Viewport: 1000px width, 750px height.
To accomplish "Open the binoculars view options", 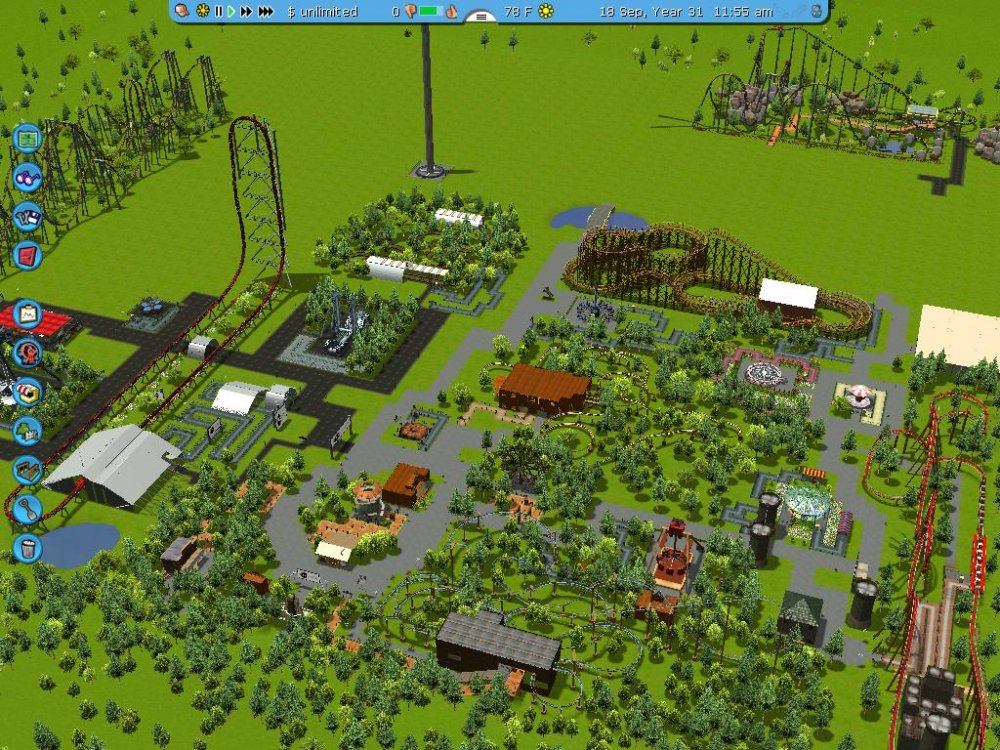I will pyautogui.click(x=27, y=177).
